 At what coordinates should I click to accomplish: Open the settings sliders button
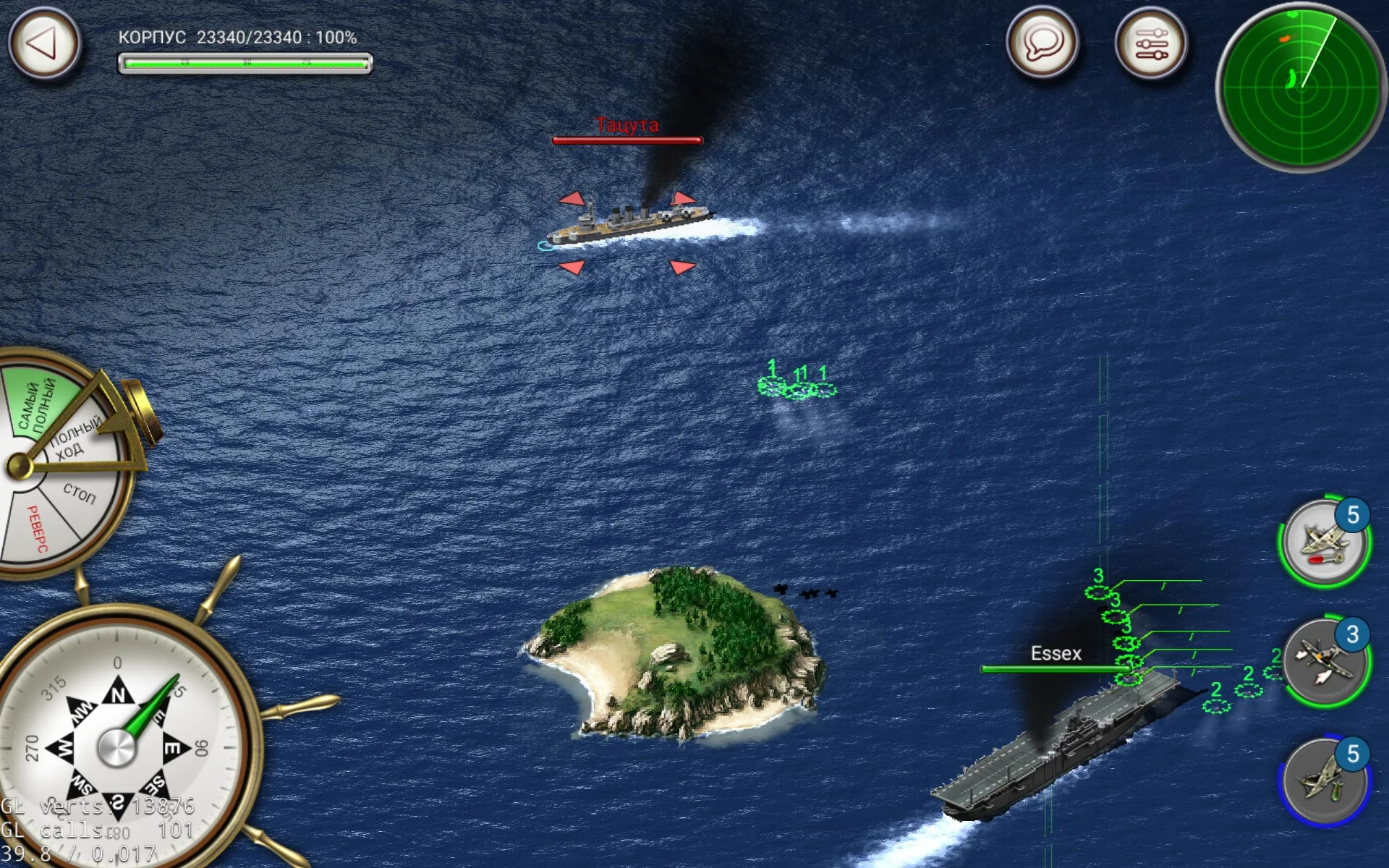1151,43
